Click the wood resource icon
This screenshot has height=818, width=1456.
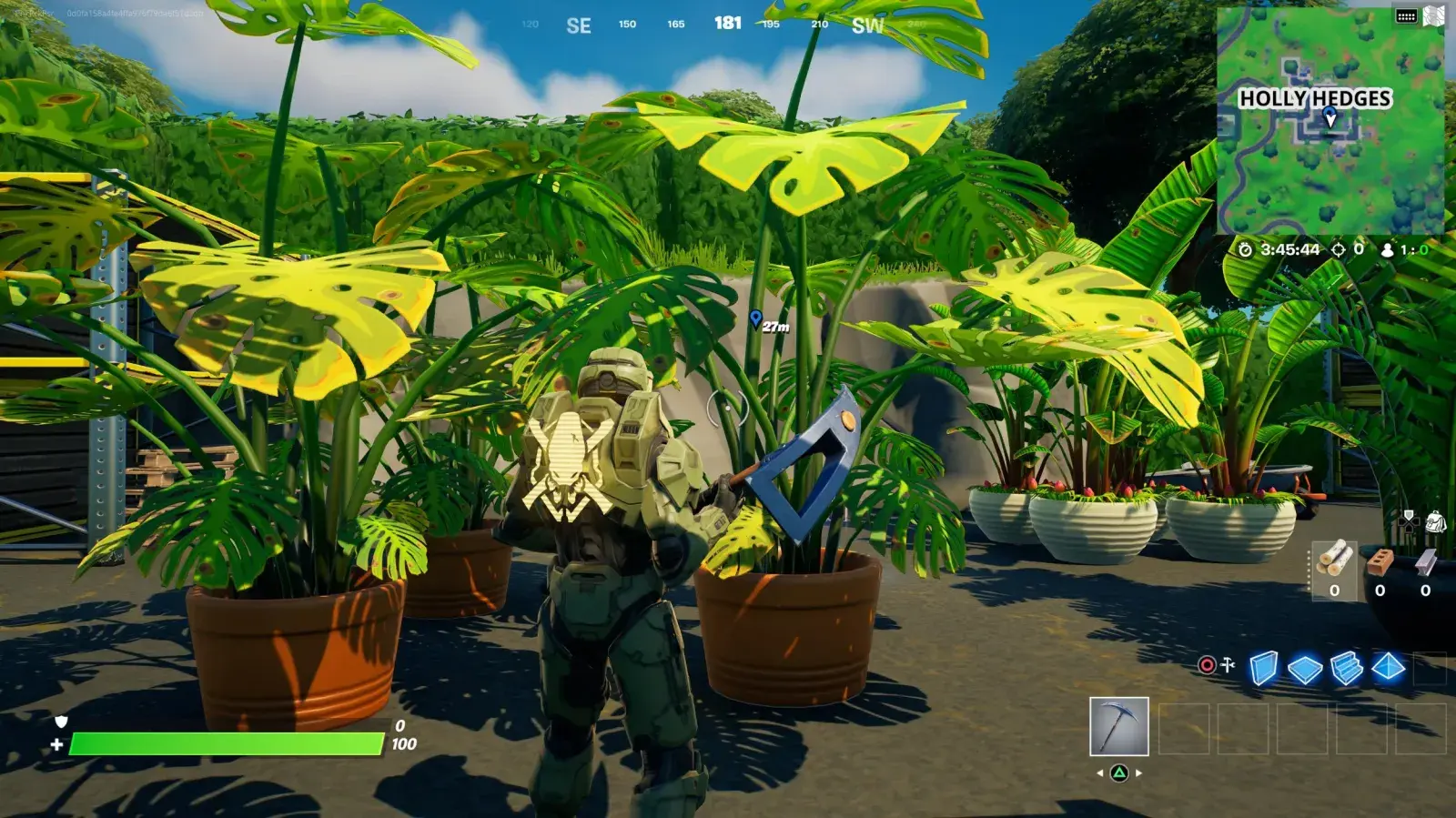point(1334,558)
